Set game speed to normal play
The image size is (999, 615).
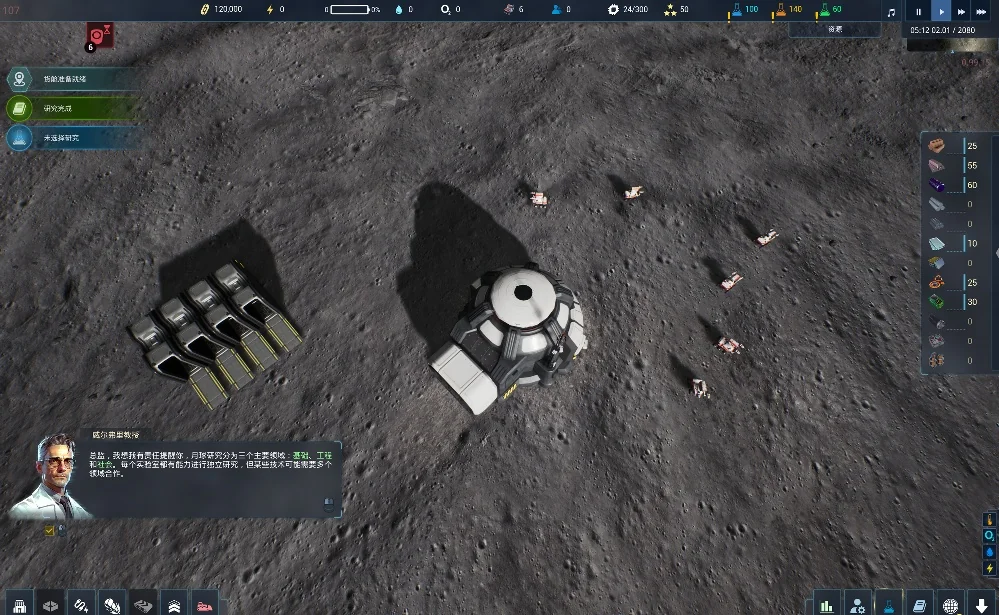point(940,11)
